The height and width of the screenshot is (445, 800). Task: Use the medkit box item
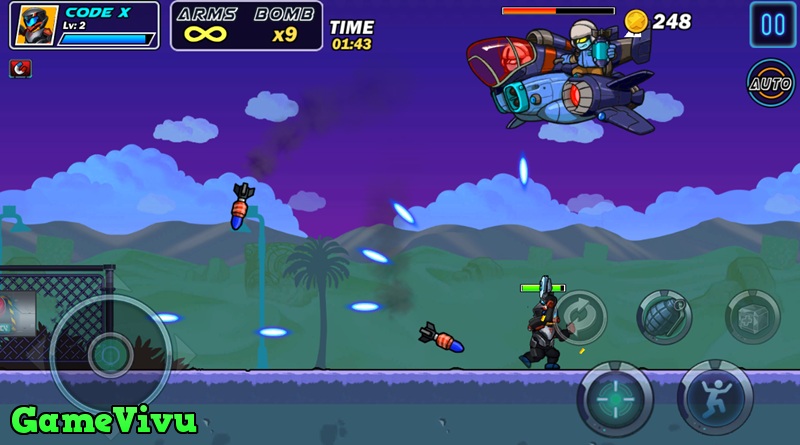point(752,318)
